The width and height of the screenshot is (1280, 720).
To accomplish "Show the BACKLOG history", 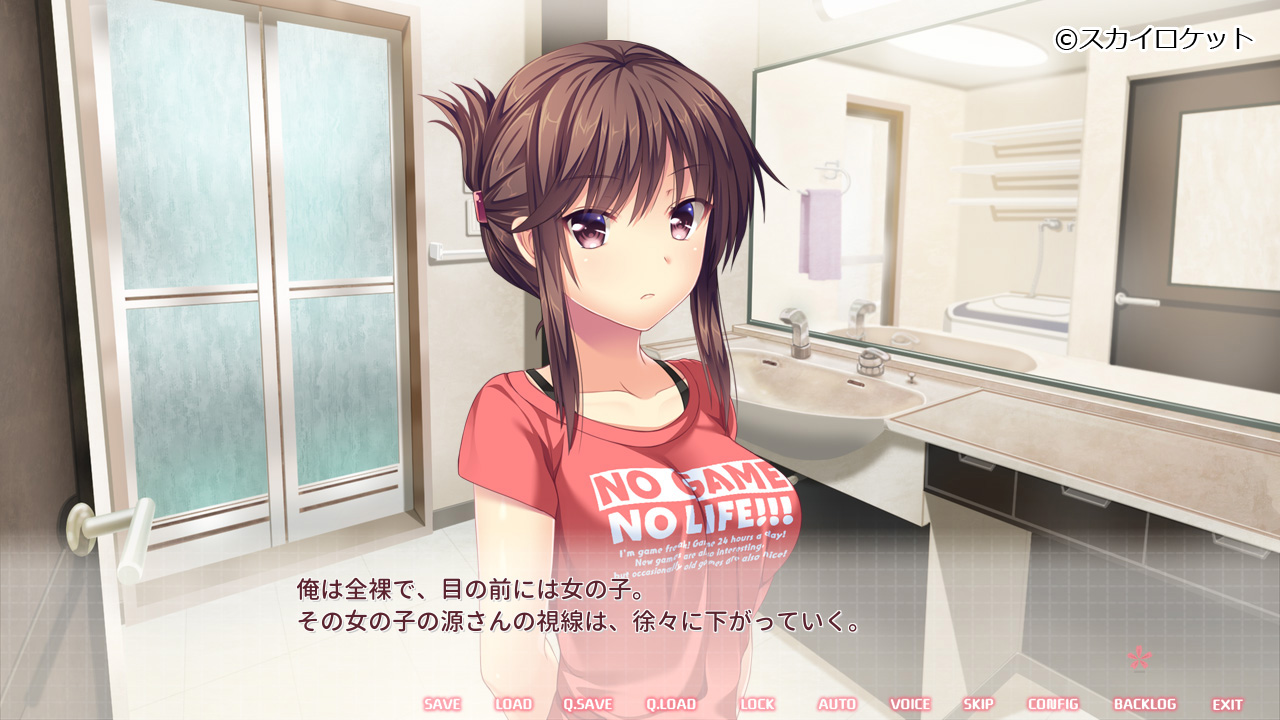I will (1145, 704).
